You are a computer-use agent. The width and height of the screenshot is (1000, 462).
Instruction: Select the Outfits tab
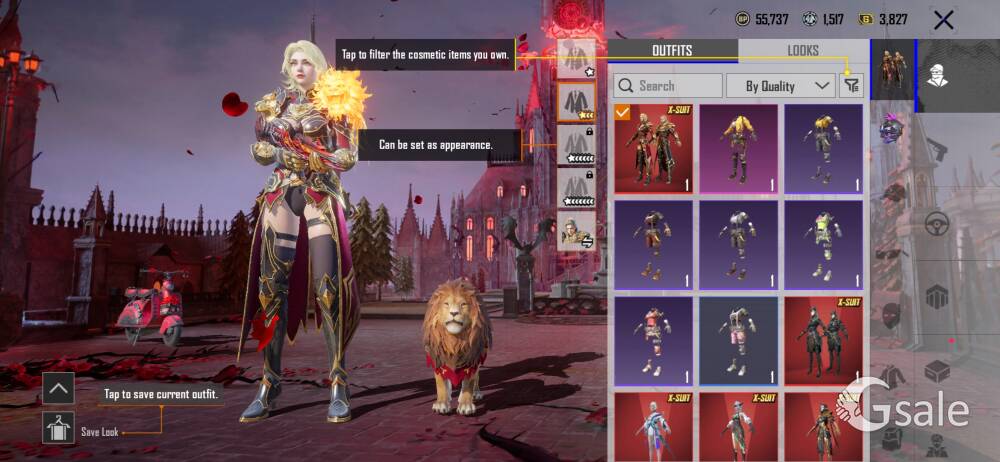point(672,50)
